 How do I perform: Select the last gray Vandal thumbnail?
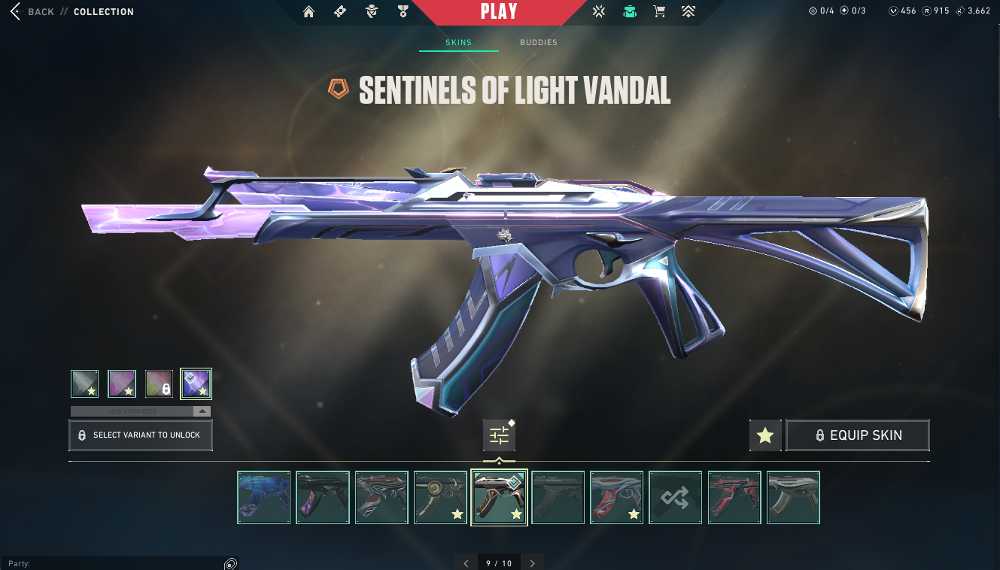coord(793,497)
